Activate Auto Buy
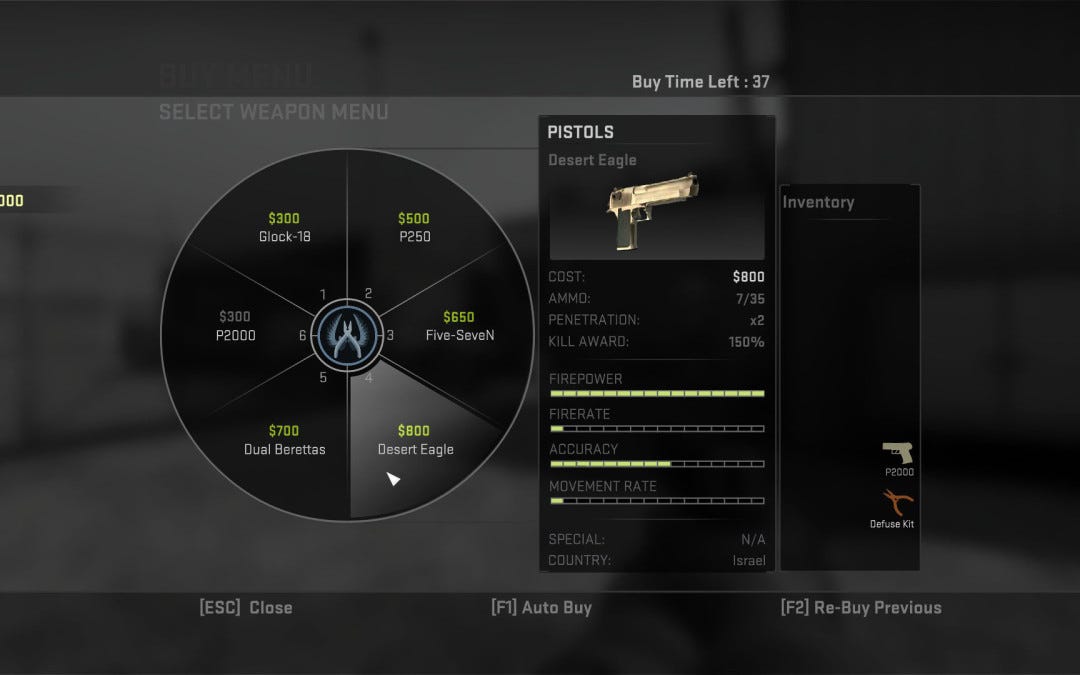This screenshot has height=675, width=1080. [x=541, y=607]
